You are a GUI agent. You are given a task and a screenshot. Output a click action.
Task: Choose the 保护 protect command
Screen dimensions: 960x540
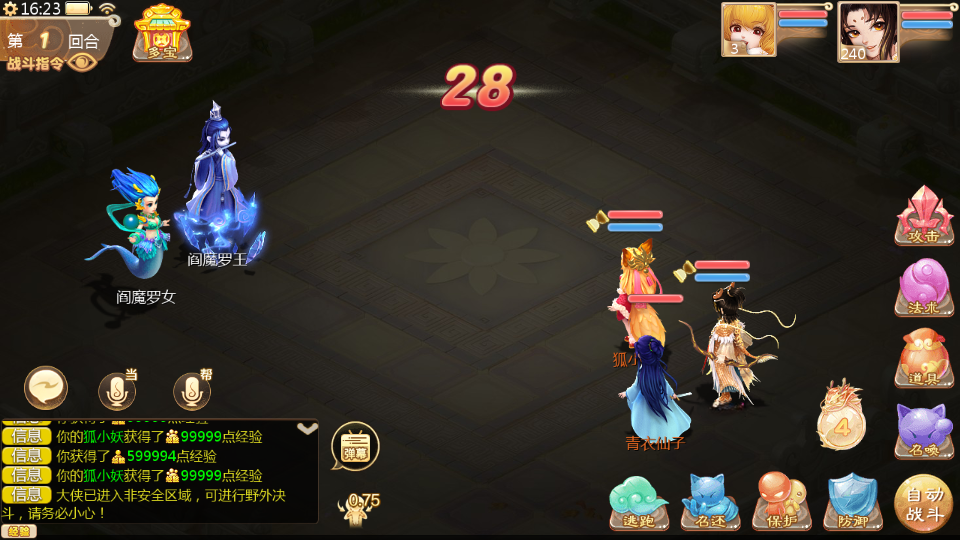tap(781, 501)
